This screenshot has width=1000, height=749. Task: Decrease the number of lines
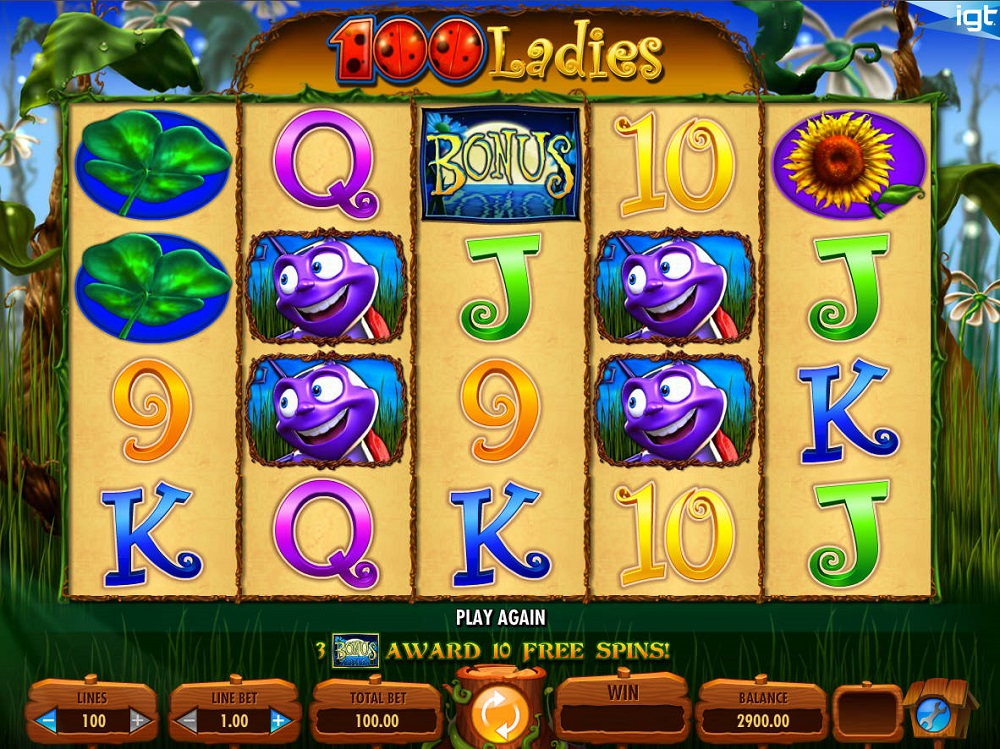click(x=46, y=719)
